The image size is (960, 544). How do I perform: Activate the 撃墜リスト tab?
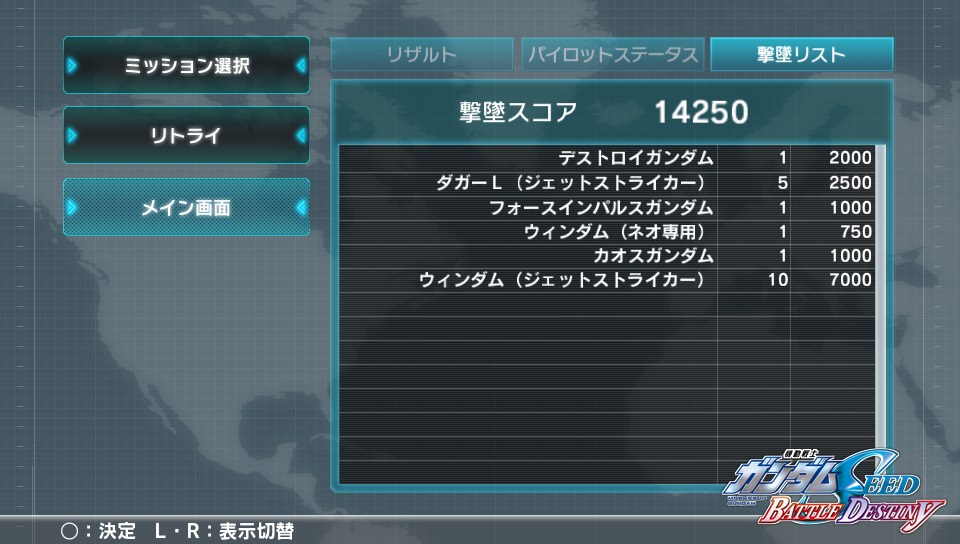click(x=801, y=55)
